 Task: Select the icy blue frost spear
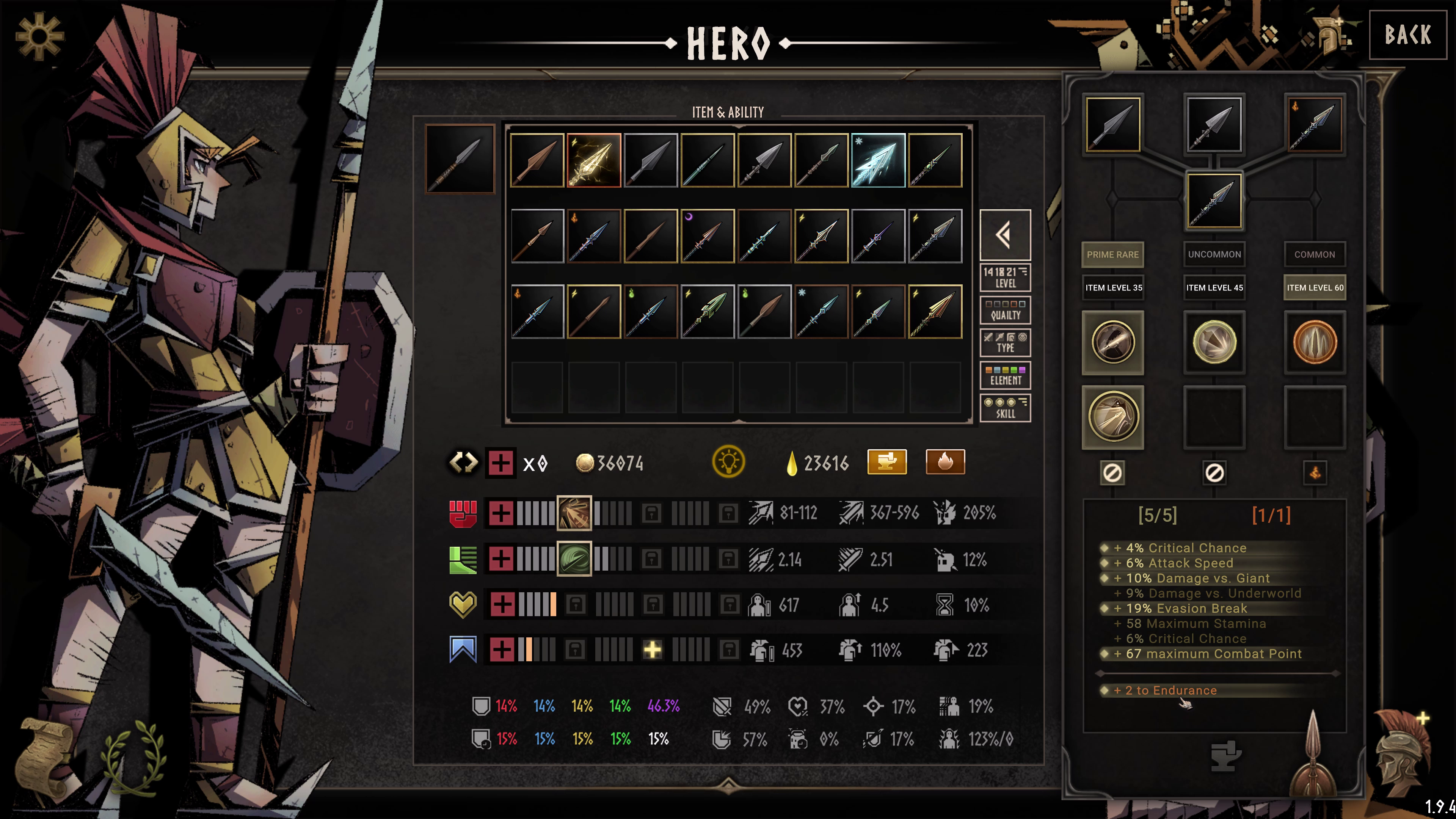[878, 160]
